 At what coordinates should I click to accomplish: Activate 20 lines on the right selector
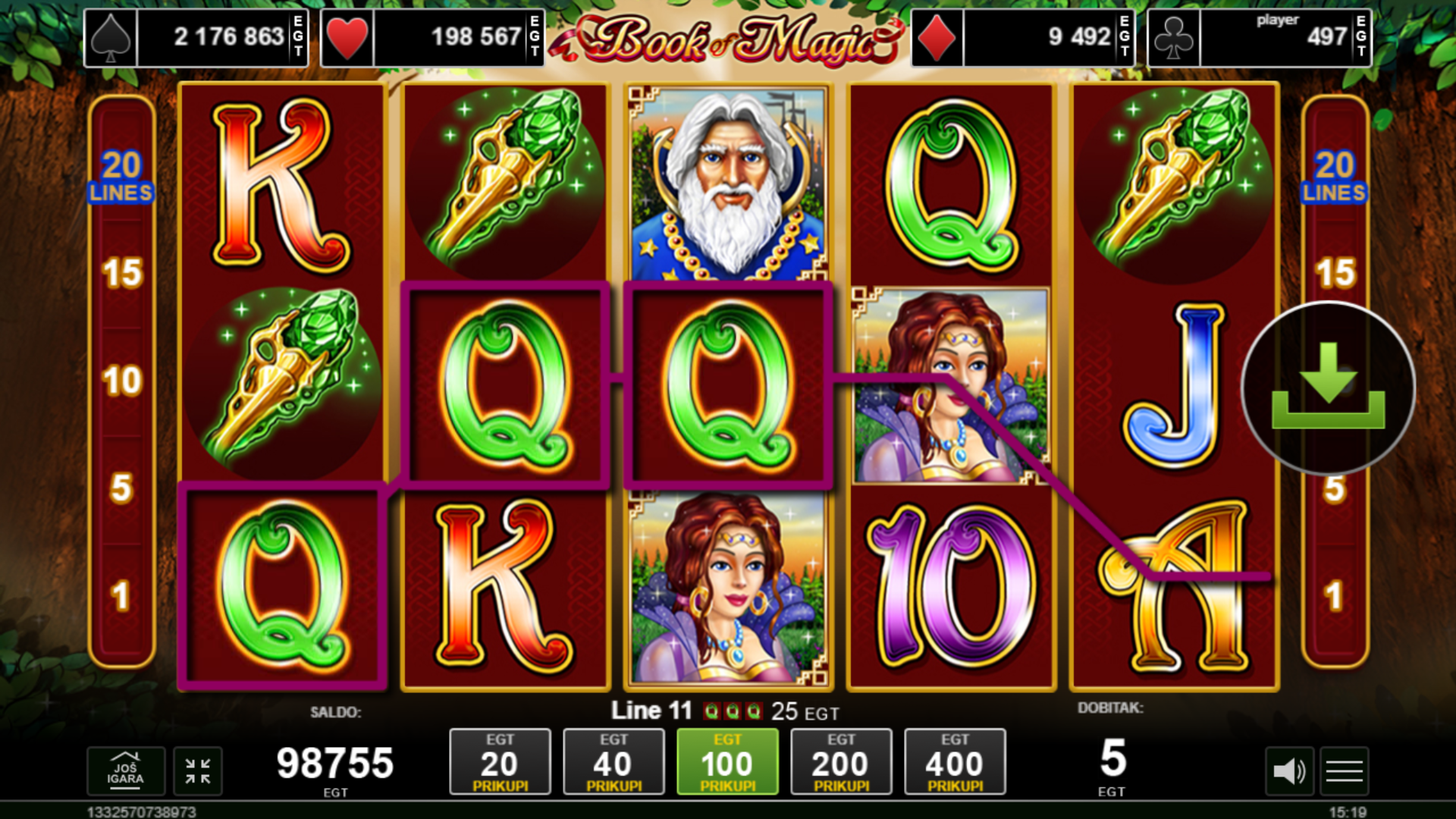(1335, 176)
